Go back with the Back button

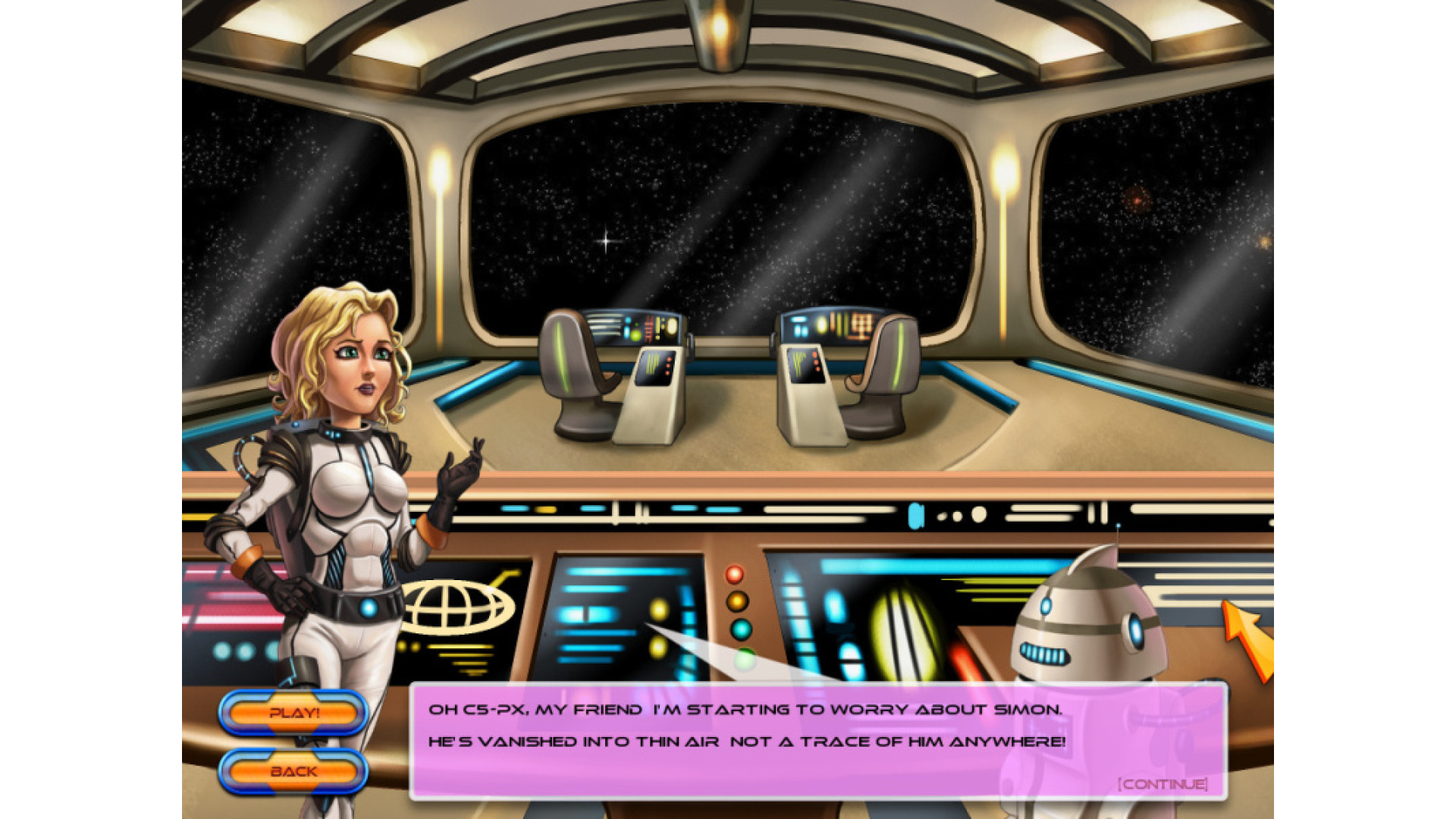[x=293, y=771]
